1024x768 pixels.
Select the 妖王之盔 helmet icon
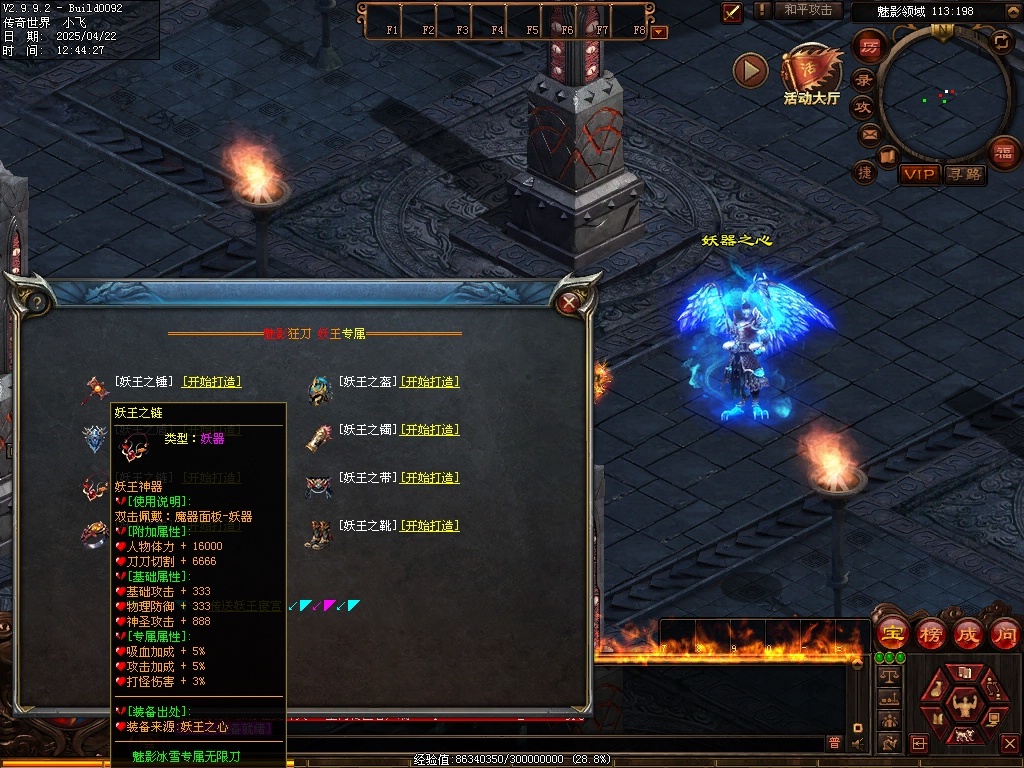click(319, 389)
